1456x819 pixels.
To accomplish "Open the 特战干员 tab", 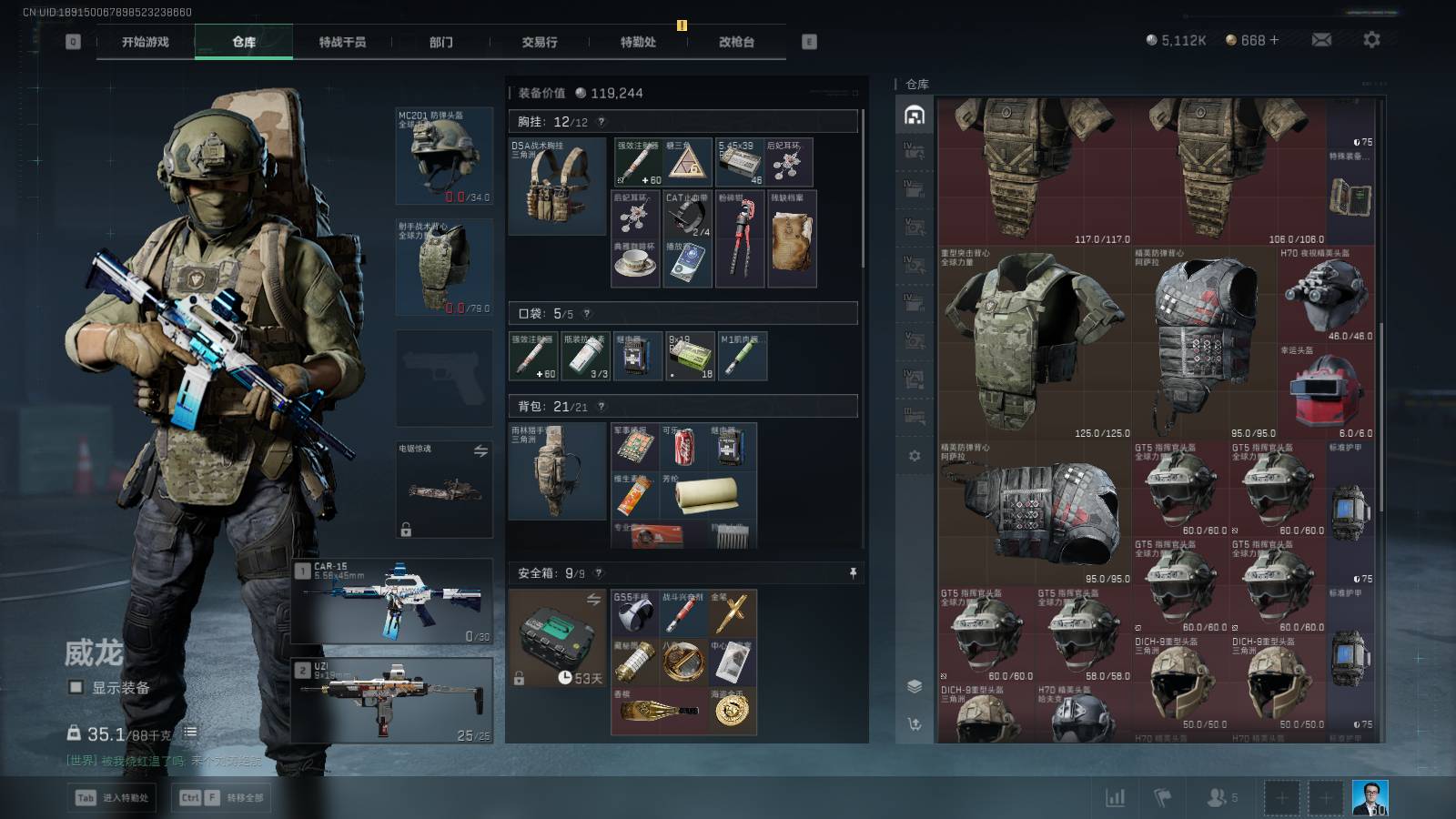I will click(342, 42).
